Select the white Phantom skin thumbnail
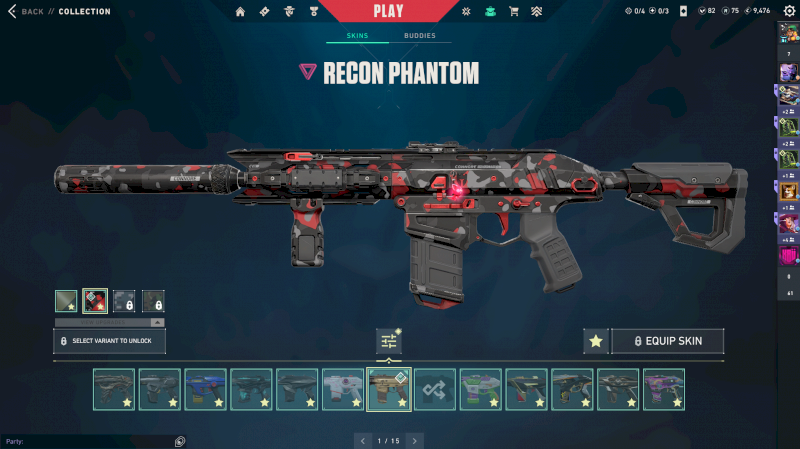800x449 pixels. click(x=343, y=389)
